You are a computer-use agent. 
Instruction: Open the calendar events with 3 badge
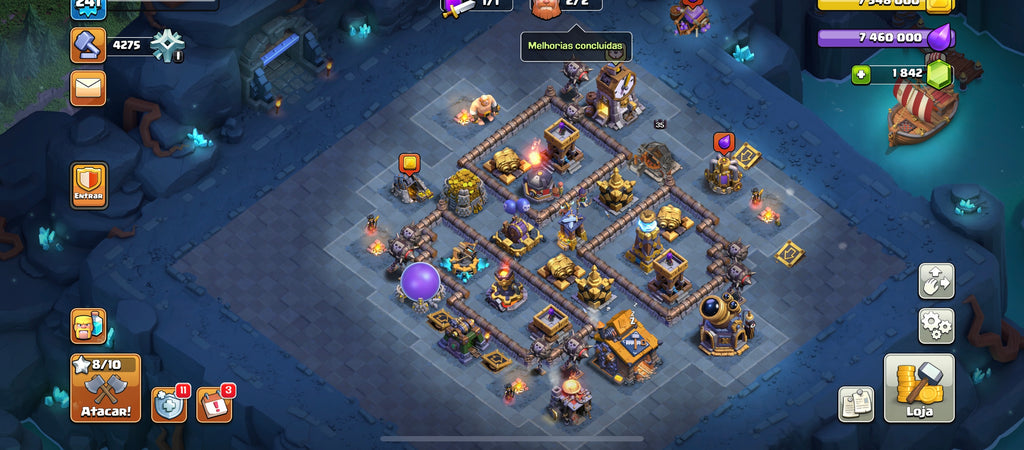(x=213, y=404)
